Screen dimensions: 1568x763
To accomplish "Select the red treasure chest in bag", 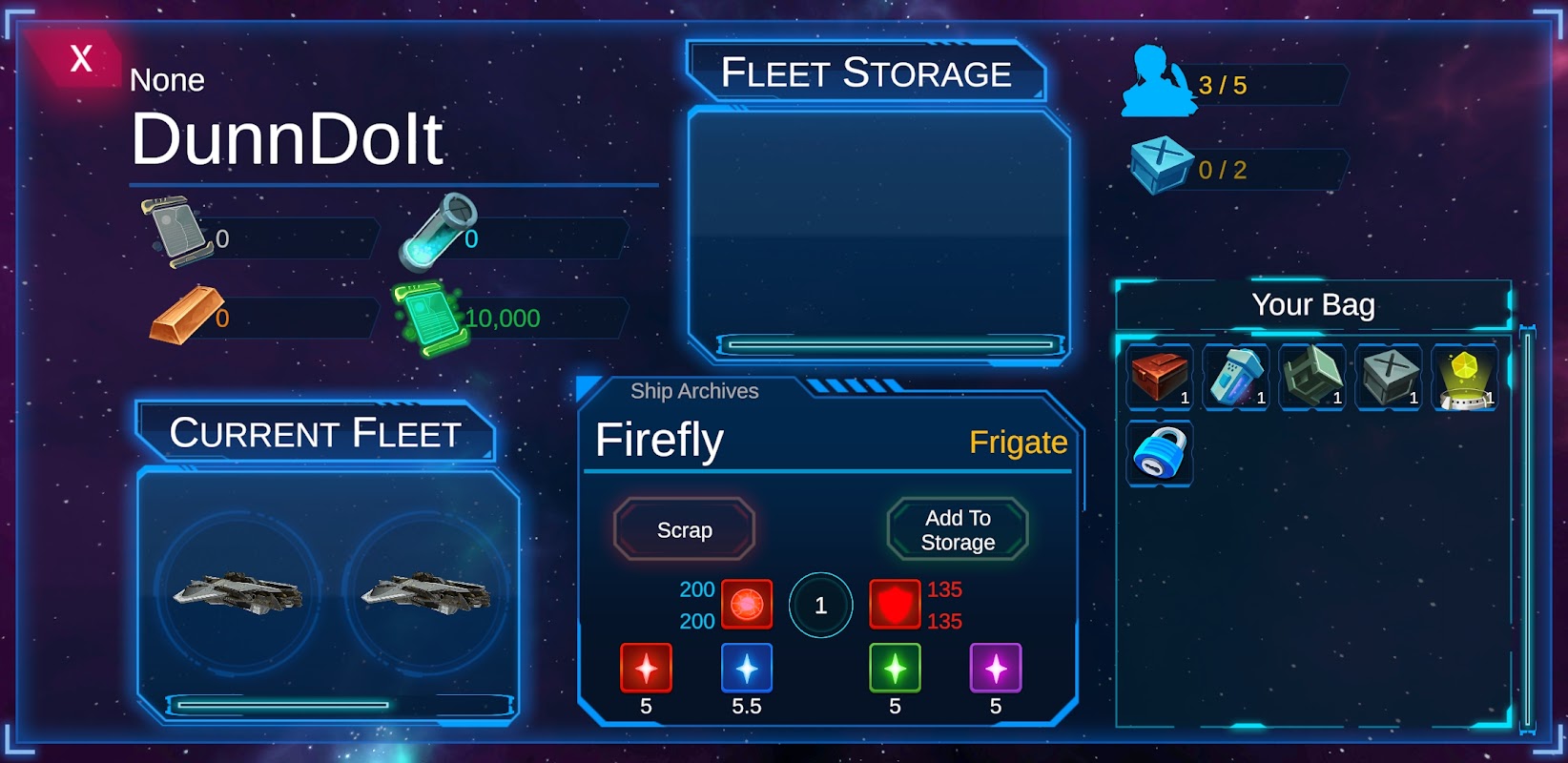I will click(x=1159, y=377).
